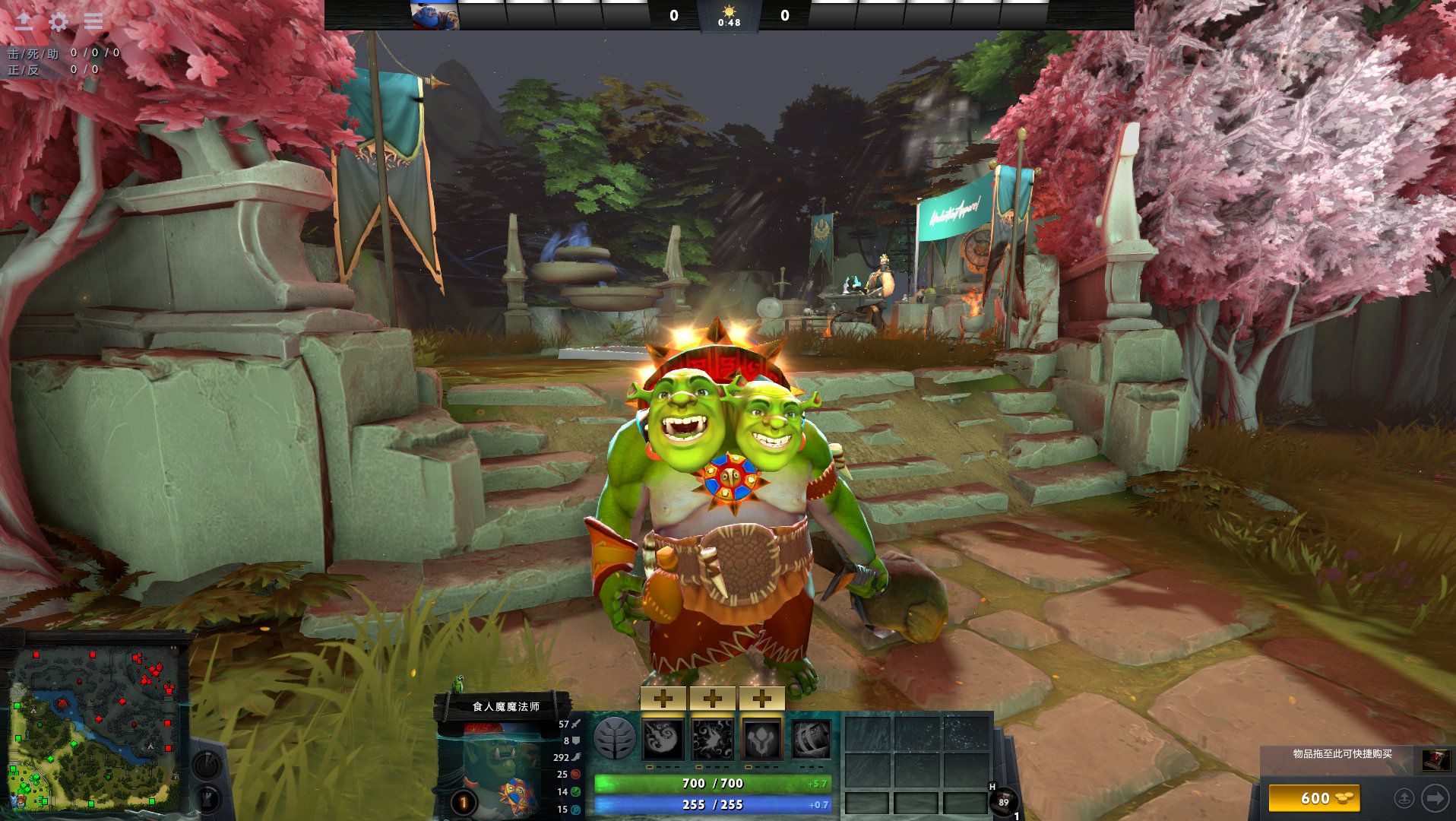Open the hamburger menu icon
Screen dimensions: 1456x821
click(93, 22)
